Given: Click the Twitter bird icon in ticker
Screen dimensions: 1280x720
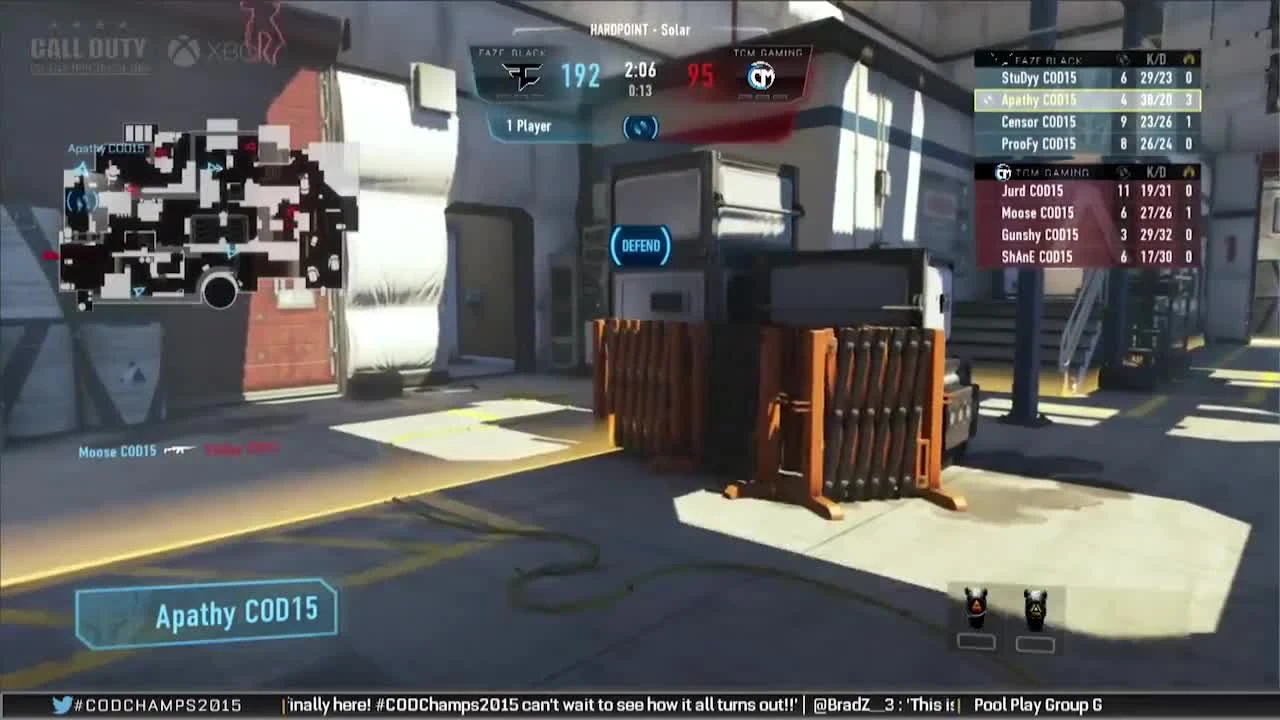Looking at the screenshot, I should (60, 706).
